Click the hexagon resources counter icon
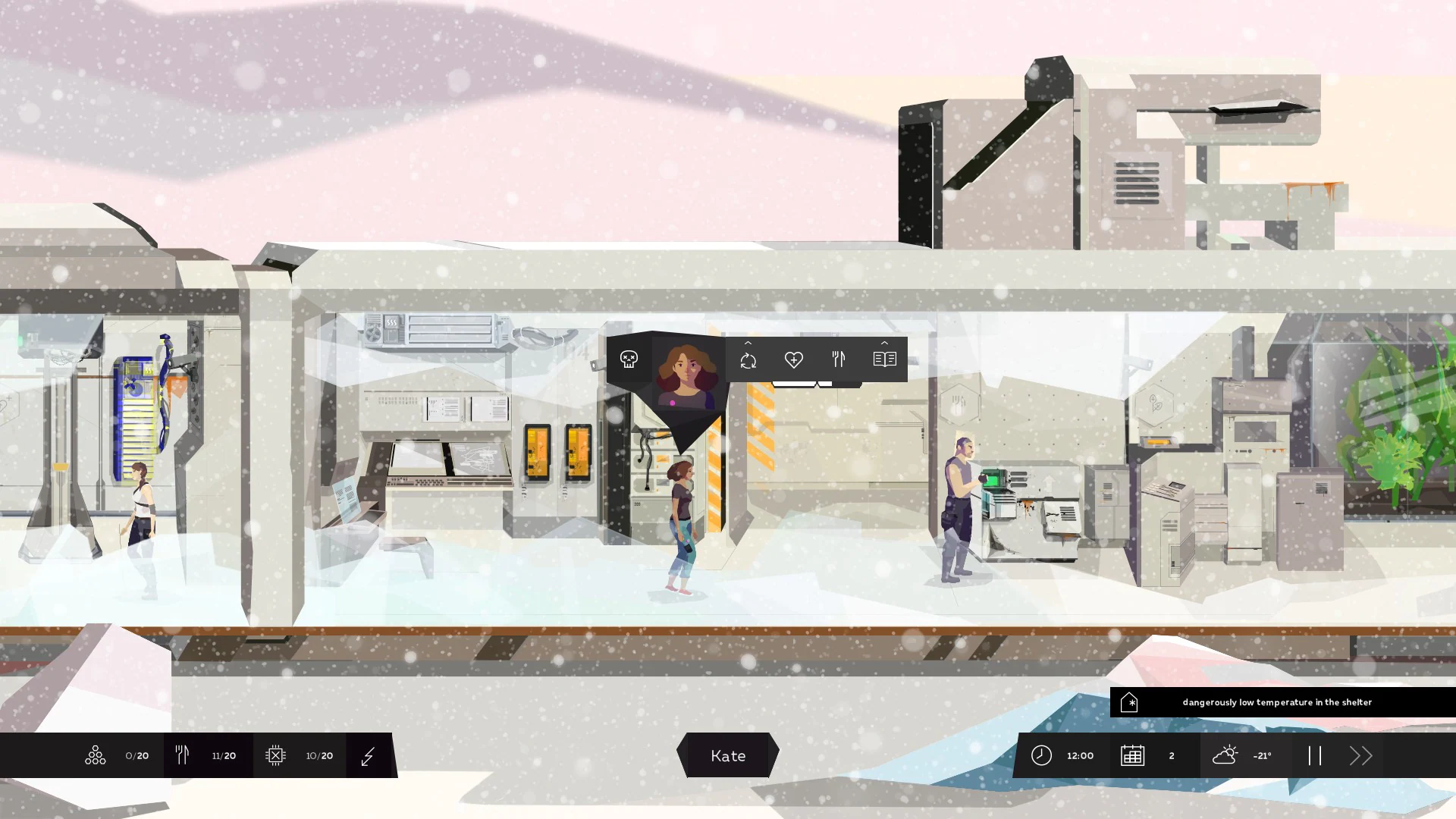The width and height of the screenshot is (1456, 819). coord(95,755)
